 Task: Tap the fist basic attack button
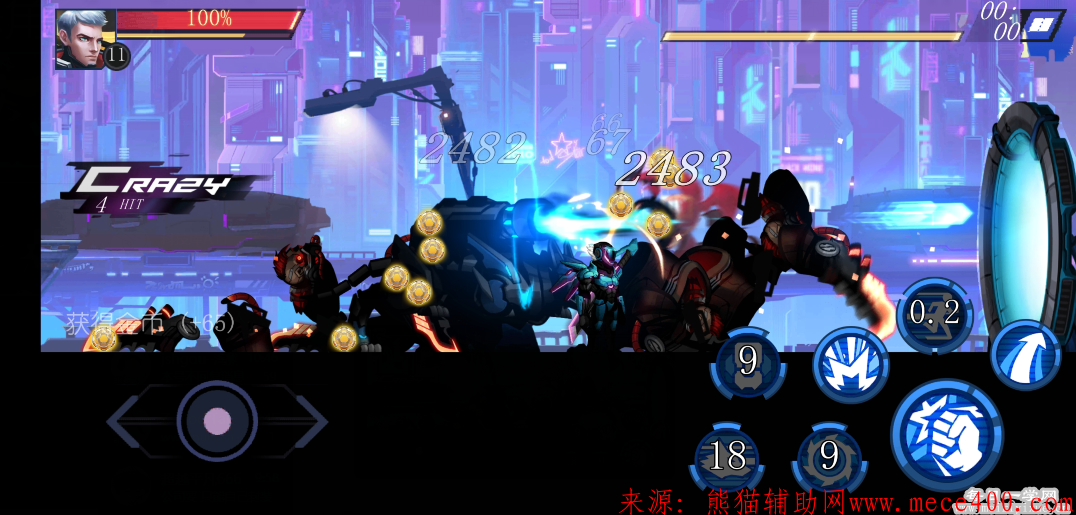pyautogui.click(x=946, y=433)
